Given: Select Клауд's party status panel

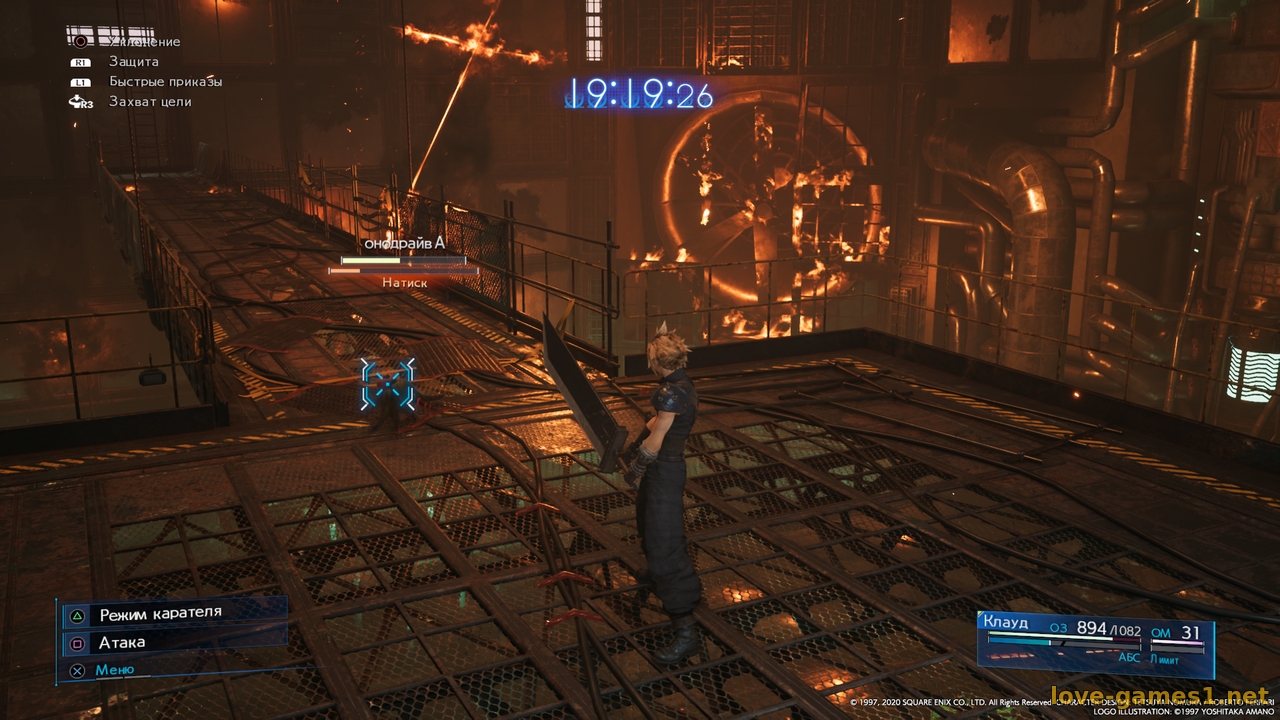Looking at the screenshot, I should click(1095, 641).
